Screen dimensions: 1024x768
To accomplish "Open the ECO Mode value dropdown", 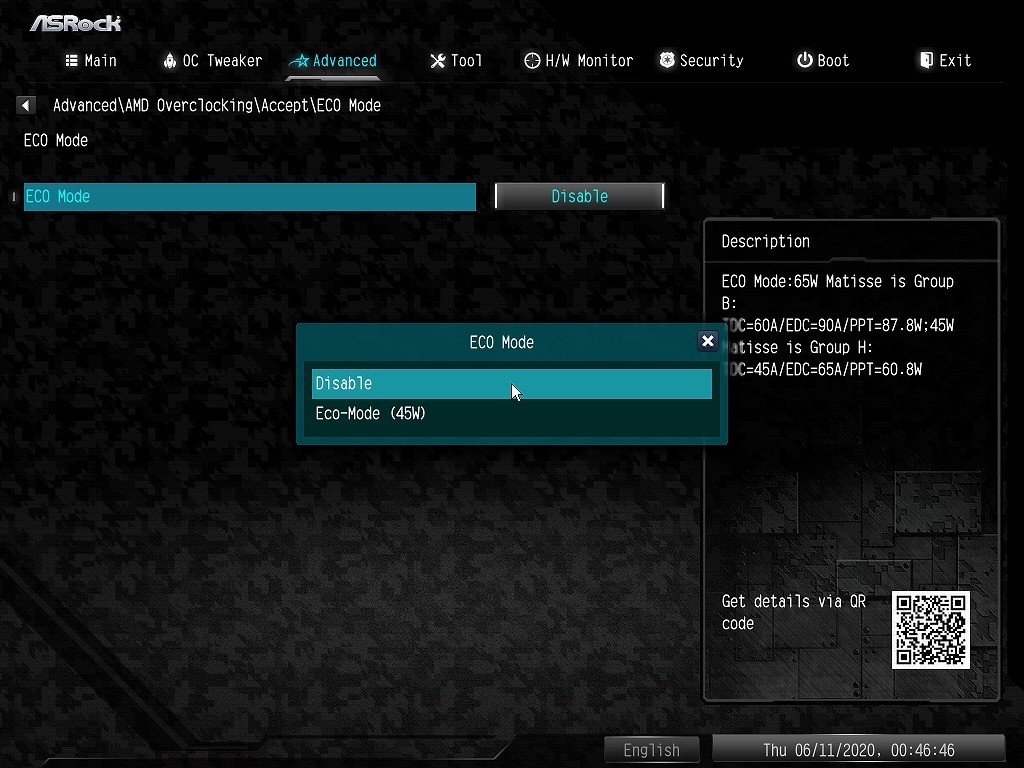I will (x=579, y=196).
